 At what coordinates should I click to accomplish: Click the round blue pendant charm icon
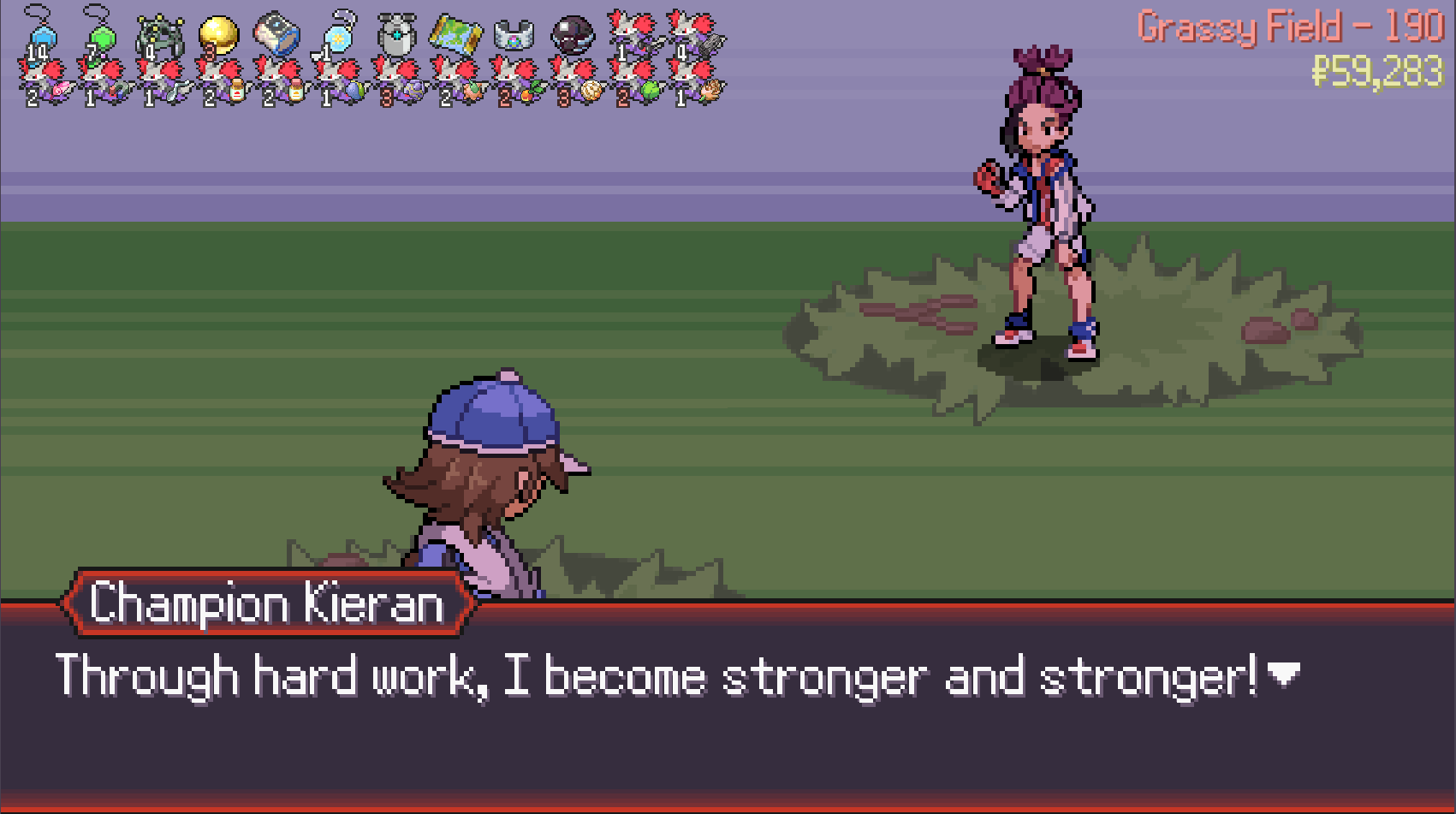[x=337, y=34]
